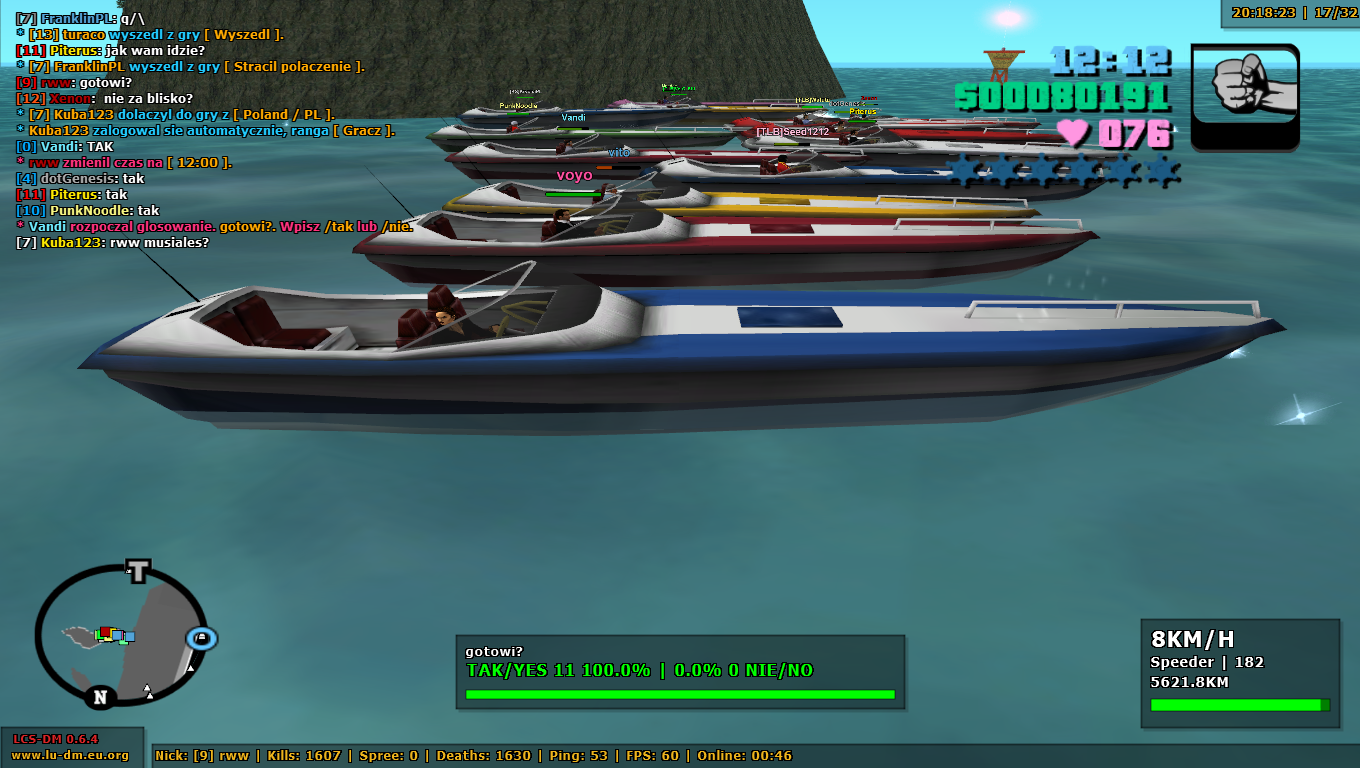Click the blue marker on the minimap's edge

201,638
